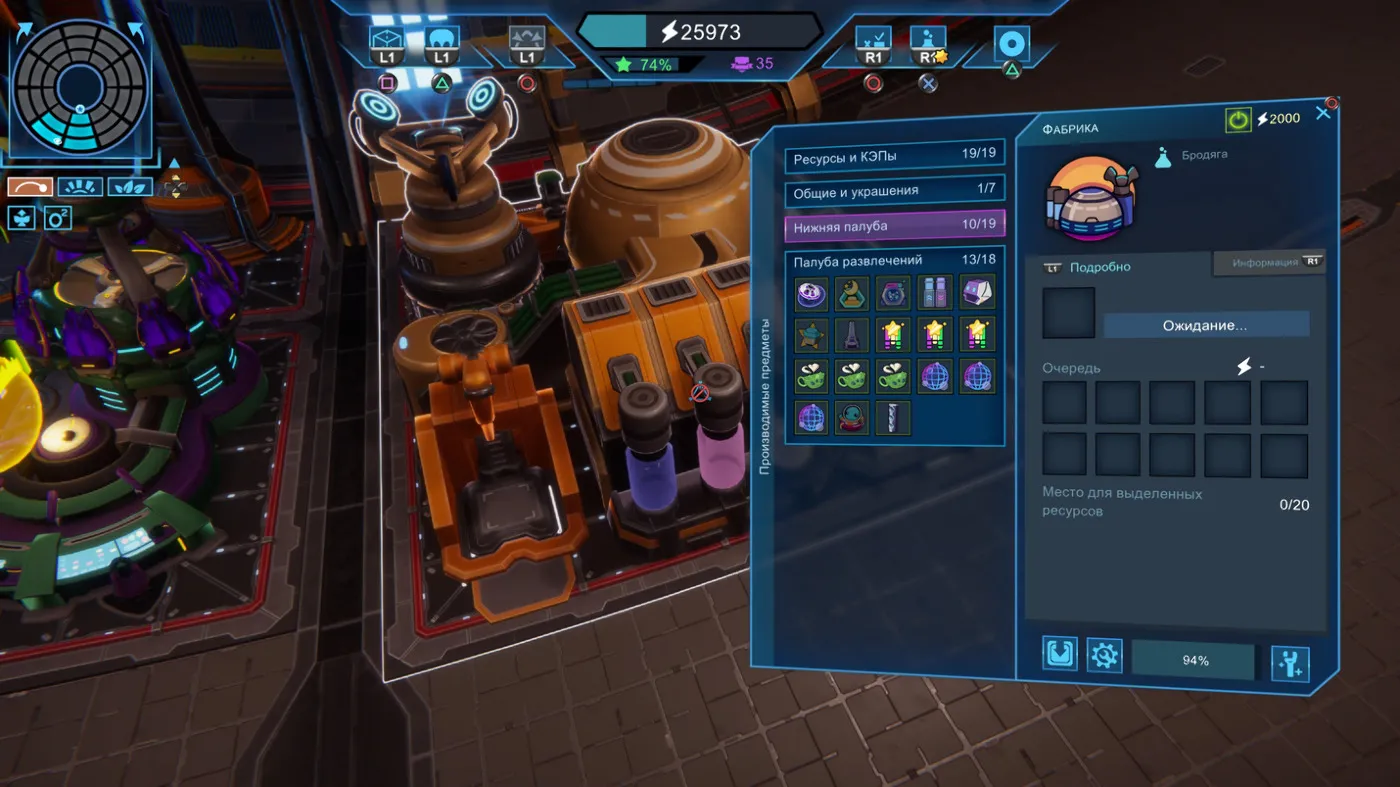
Task: Toggle the oxygen O2 overlay button
Action: point(58,217)
